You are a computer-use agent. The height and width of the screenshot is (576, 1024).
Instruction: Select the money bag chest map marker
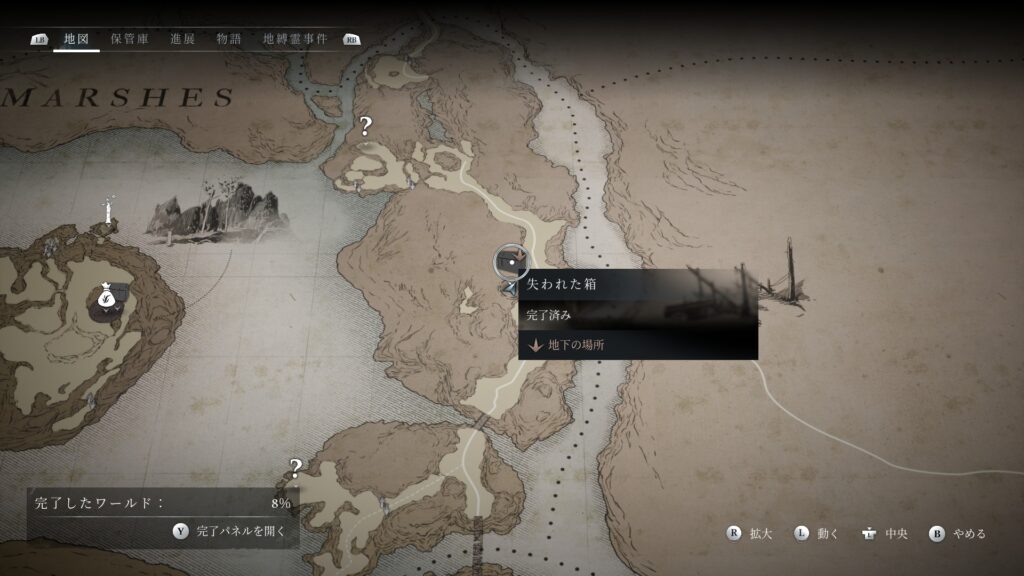[x=106, y=300]
